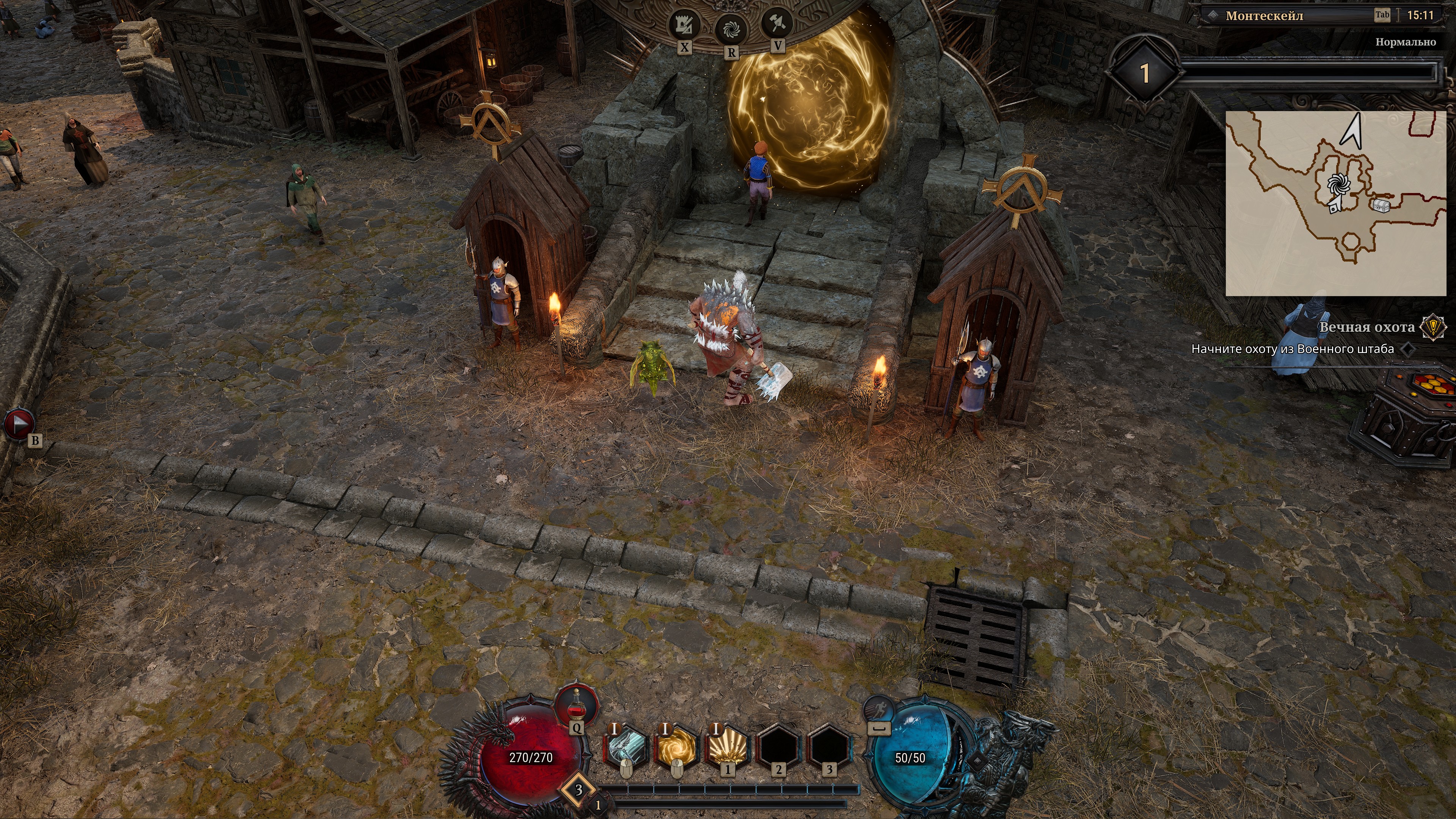Viewport: 1456px width, 819px height.
Task: Click the red play arrow side button
Action: coord(19,424)
